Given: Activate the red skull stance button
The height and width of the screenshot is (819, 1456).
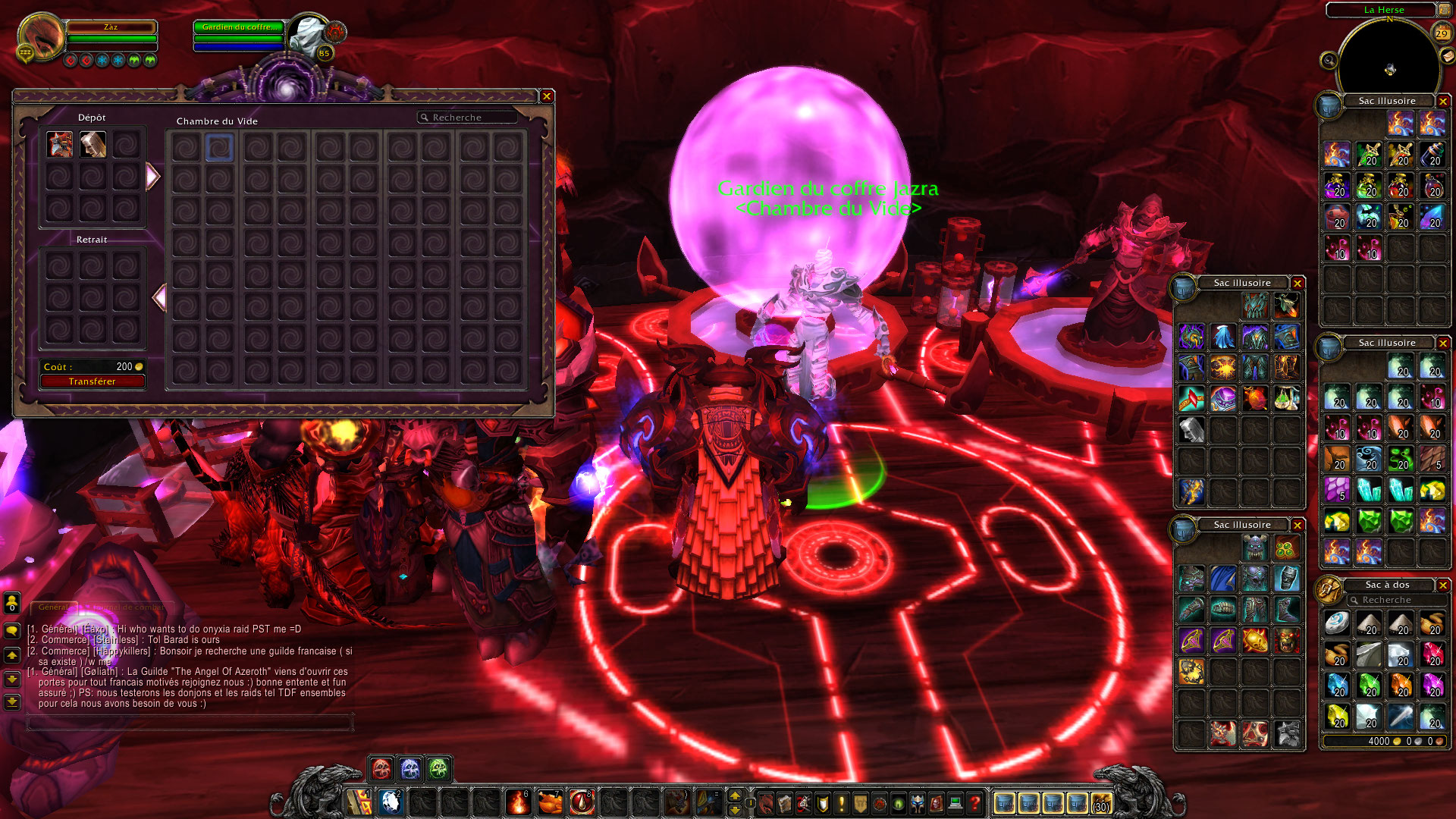Looking at the screenshot, I should coord(381,769).
